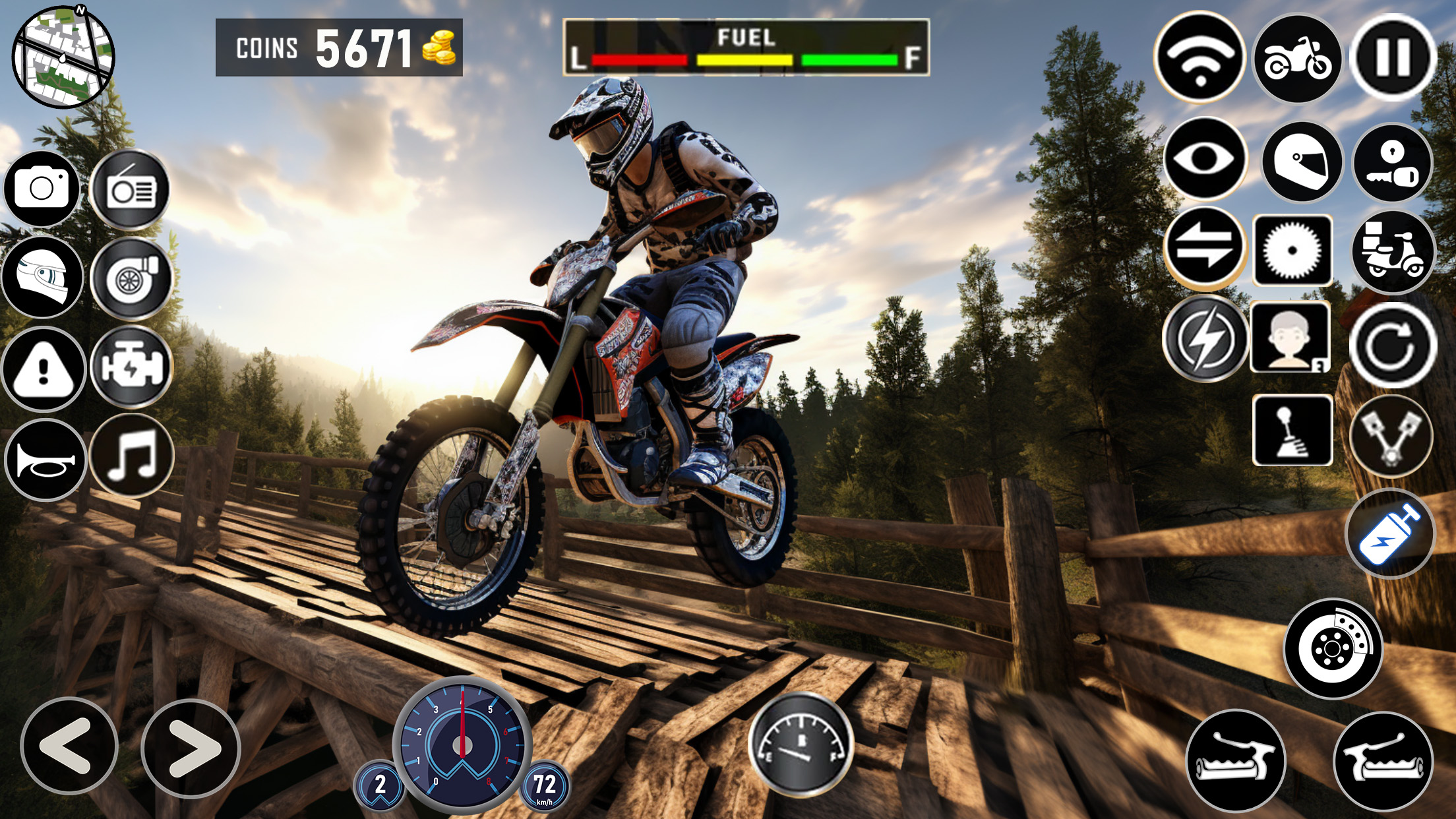Select the engine icon button

tap(131, 367)
